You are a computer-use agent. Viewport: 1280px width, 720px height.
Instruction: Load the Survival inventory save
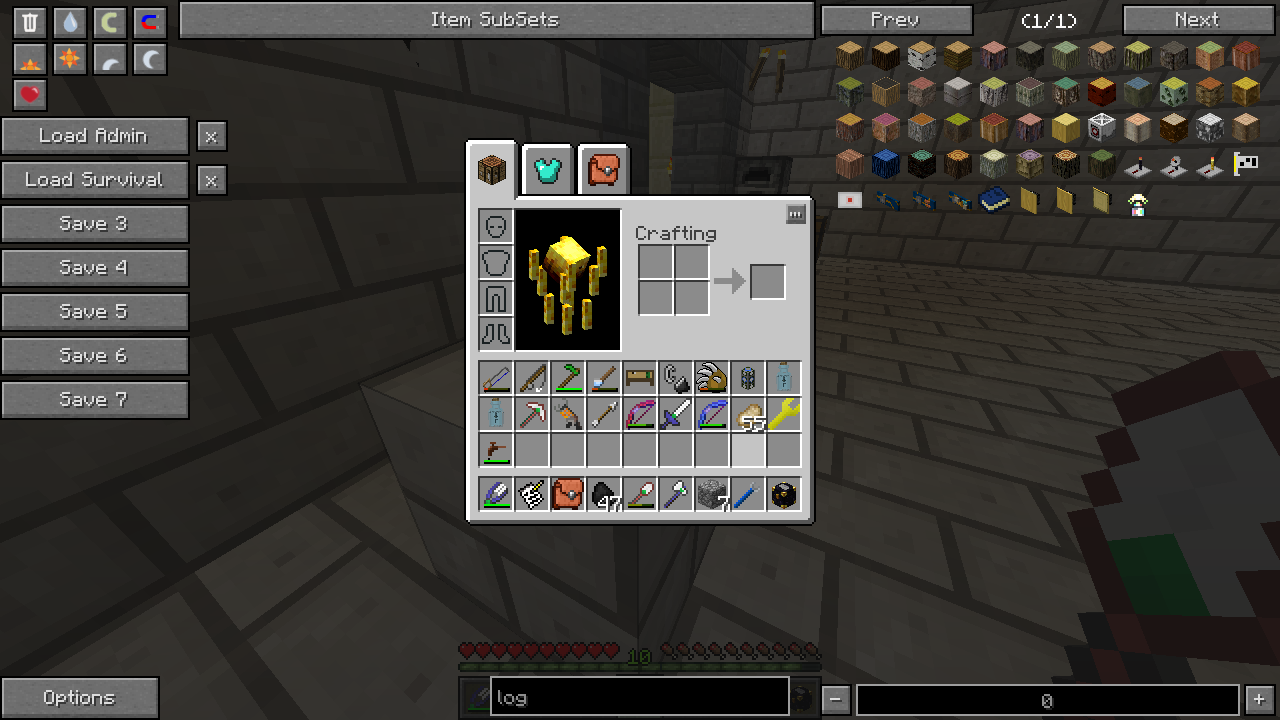[x=94, y=180]
